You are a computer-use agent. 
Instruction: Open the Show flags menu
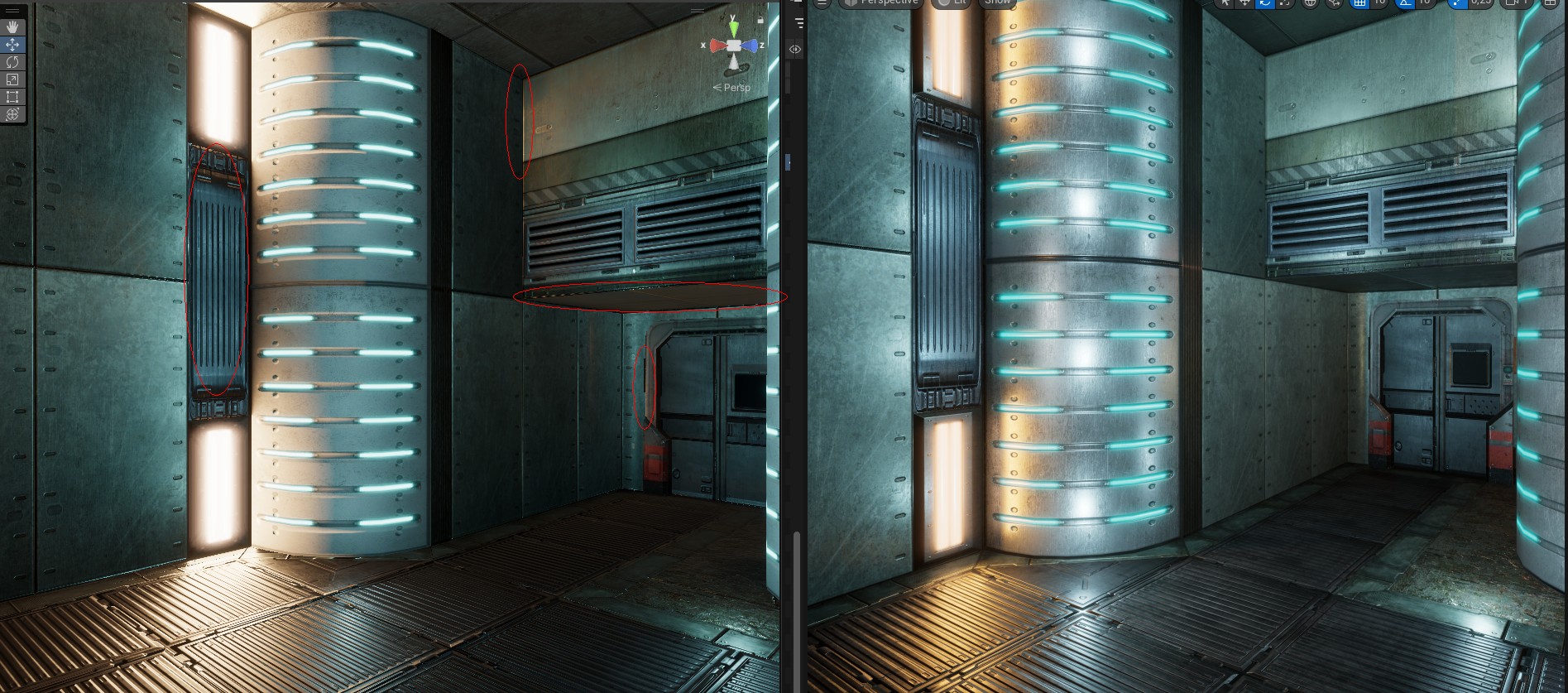996,2
